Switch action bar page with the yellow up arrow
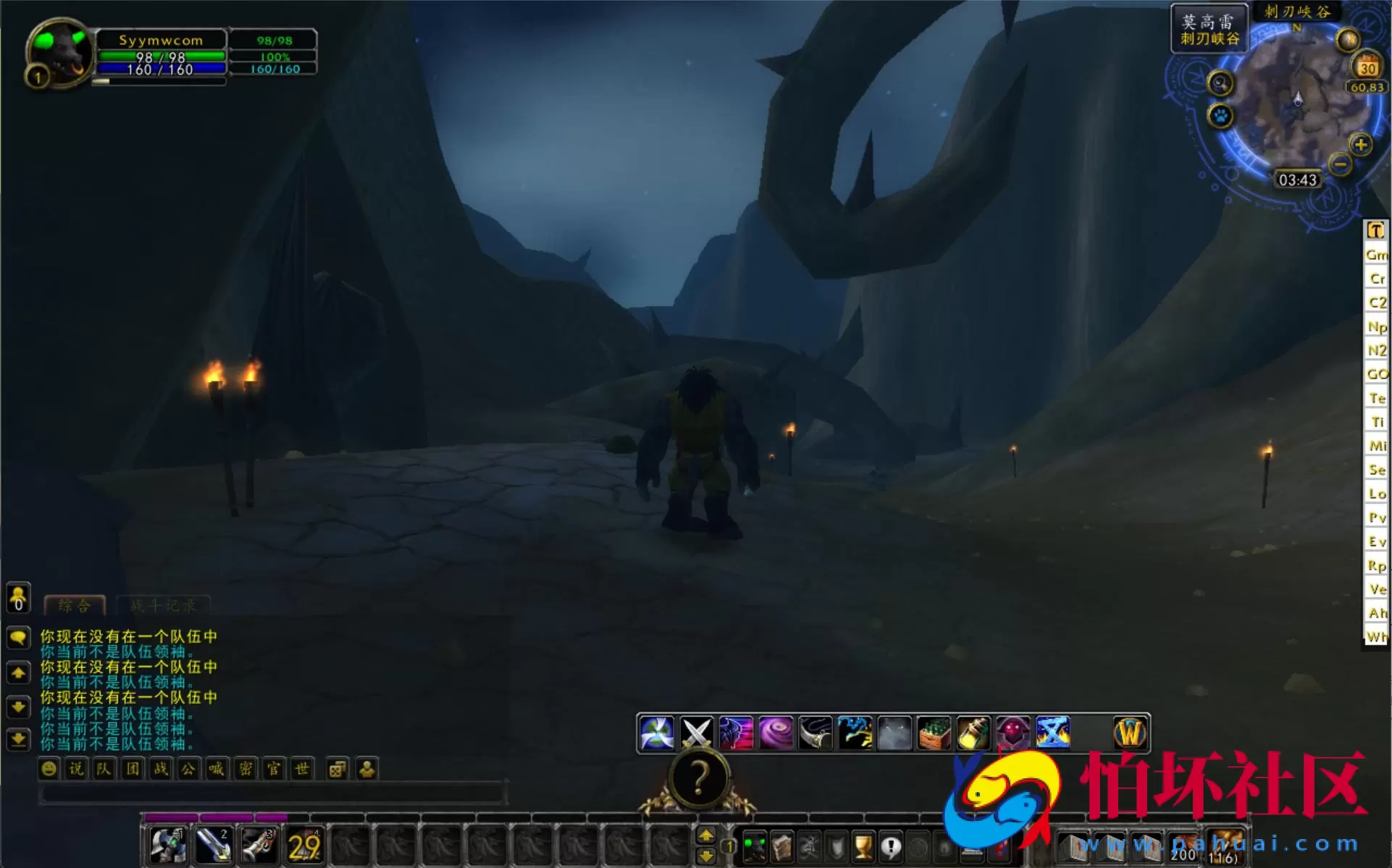This screenshot has width=1392, height=868. pos(707,834)
